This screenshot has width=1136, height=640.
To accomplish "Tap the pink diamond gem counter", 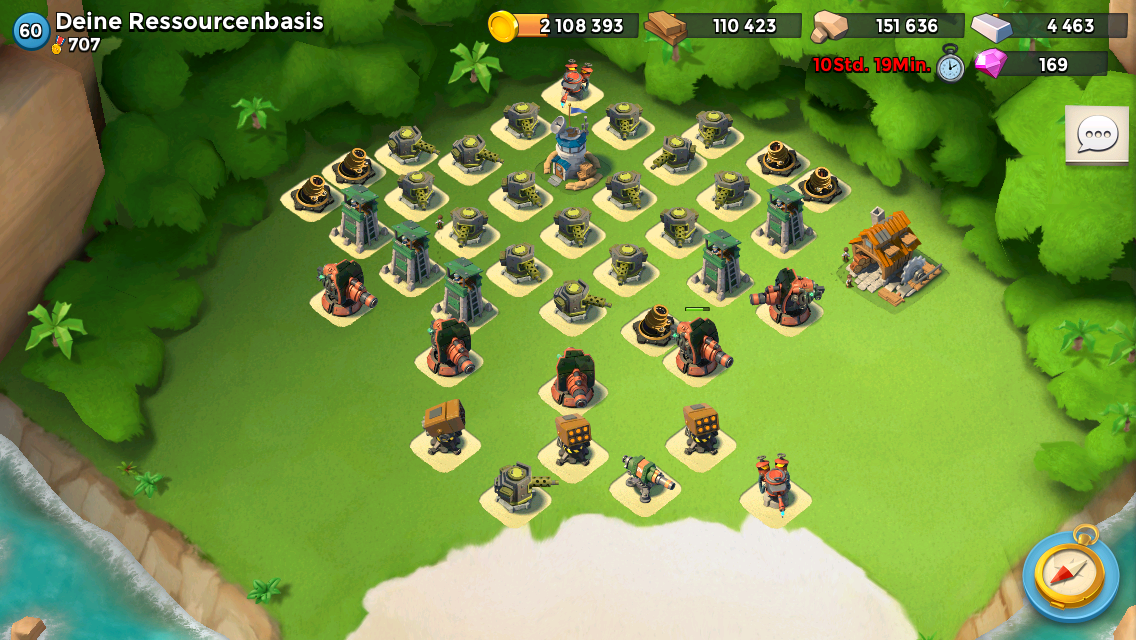I will [x=1040, y=64].
